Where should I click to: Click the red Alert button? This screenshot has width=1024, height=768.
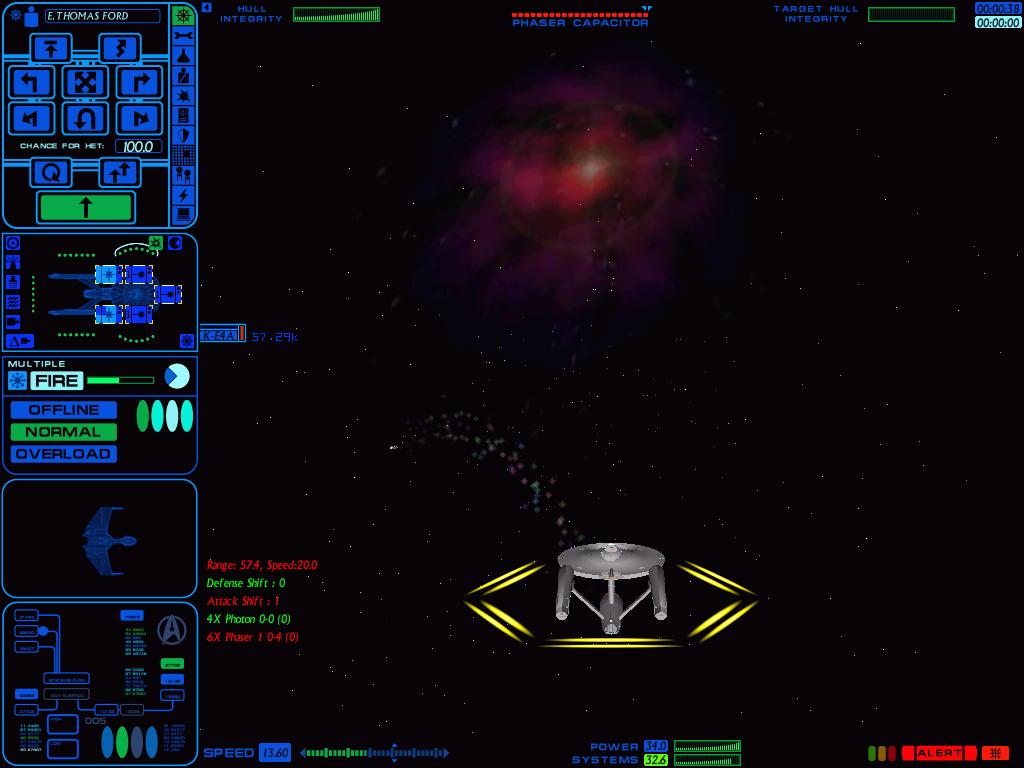coord(939,753)
